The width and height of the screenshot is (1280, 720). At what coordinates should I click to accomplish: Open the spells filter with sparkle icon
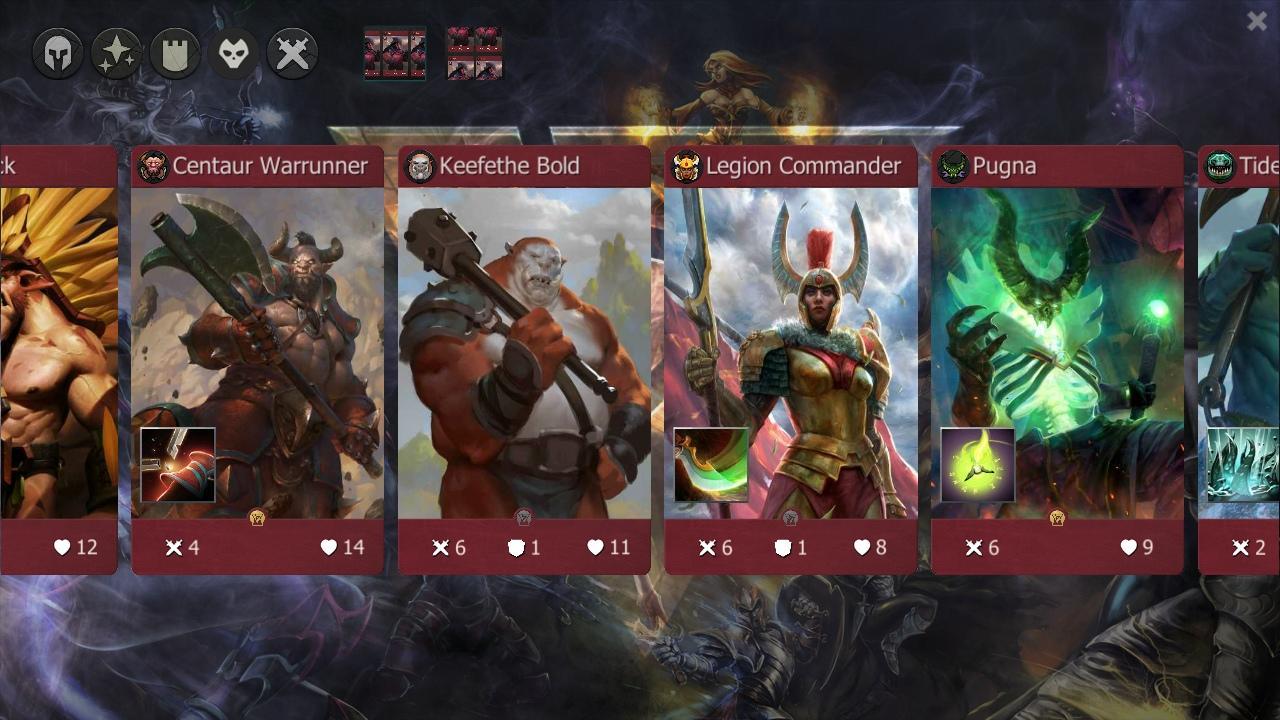click(116, 52)
